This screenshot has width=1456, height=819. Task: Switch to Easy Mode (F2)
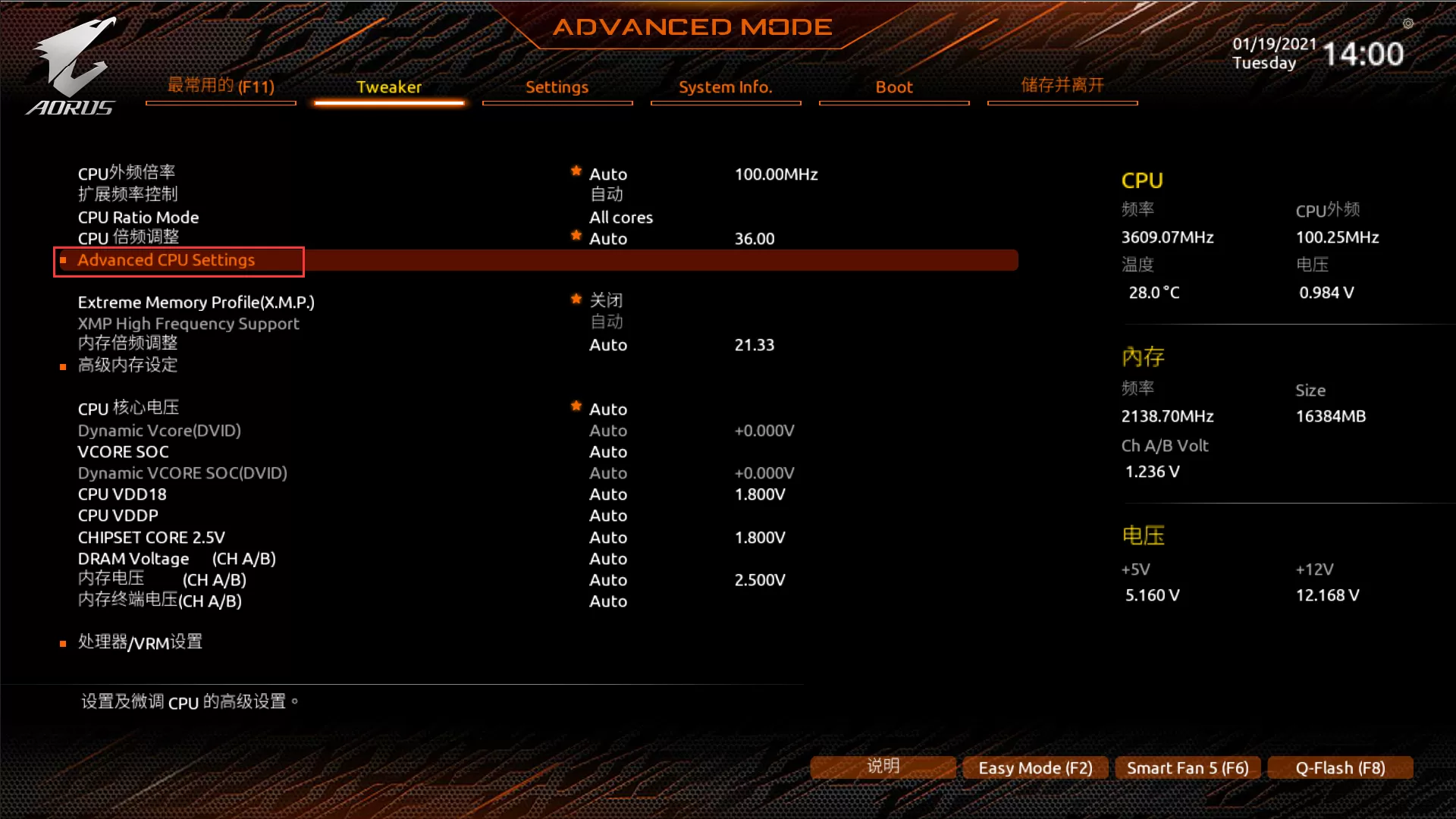[1035, 768]
